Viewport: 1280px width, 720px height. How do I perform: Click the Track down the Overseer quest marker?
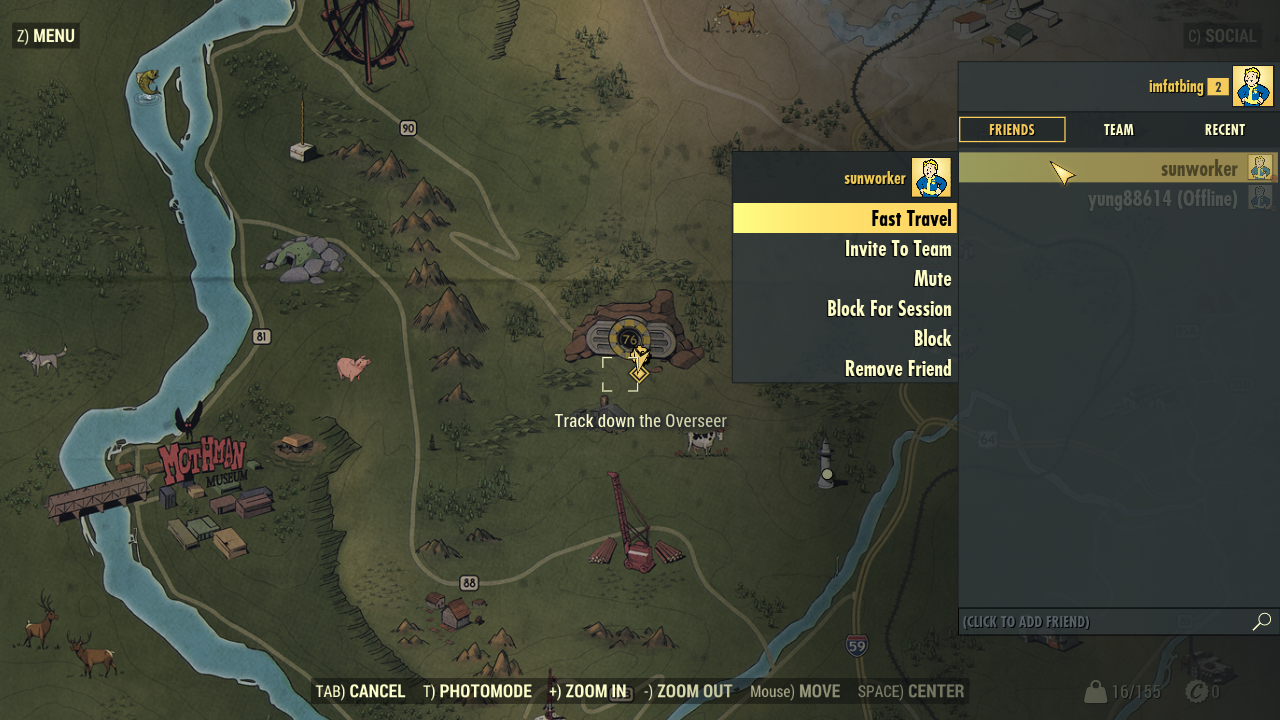639,373
